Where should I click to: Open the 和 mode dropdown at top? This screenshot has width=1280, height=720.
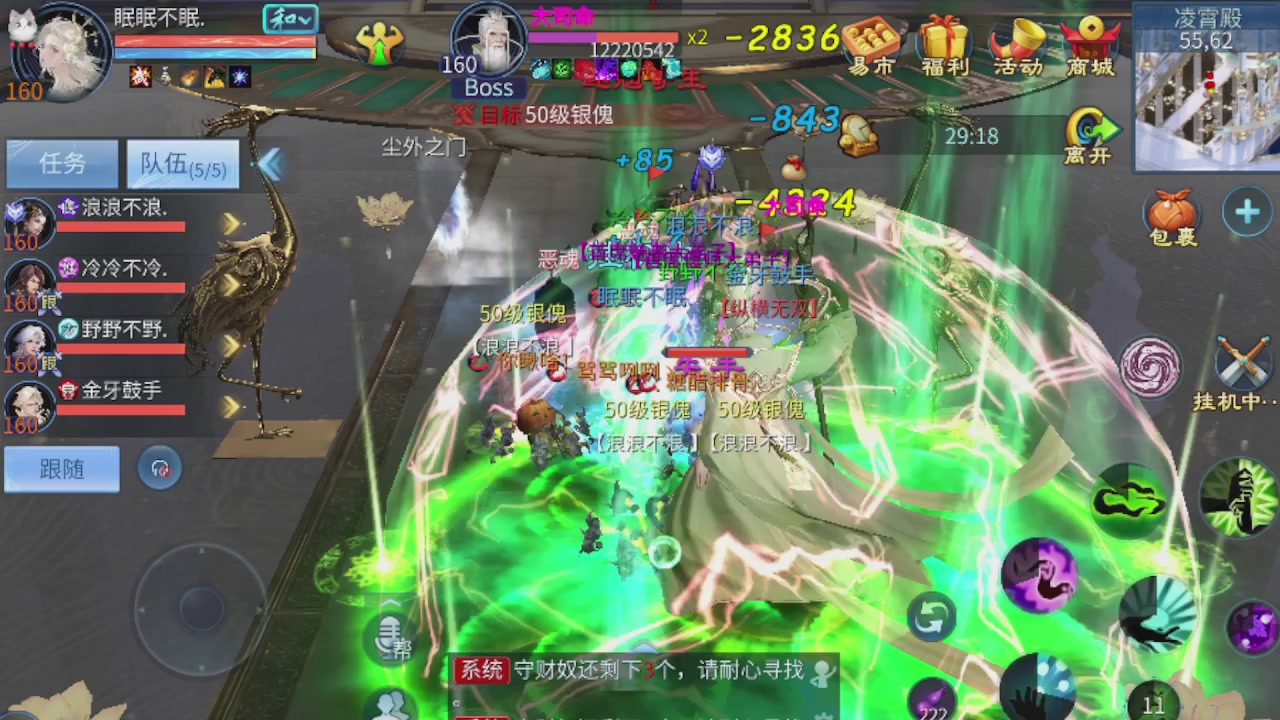[x=289, y=18]
